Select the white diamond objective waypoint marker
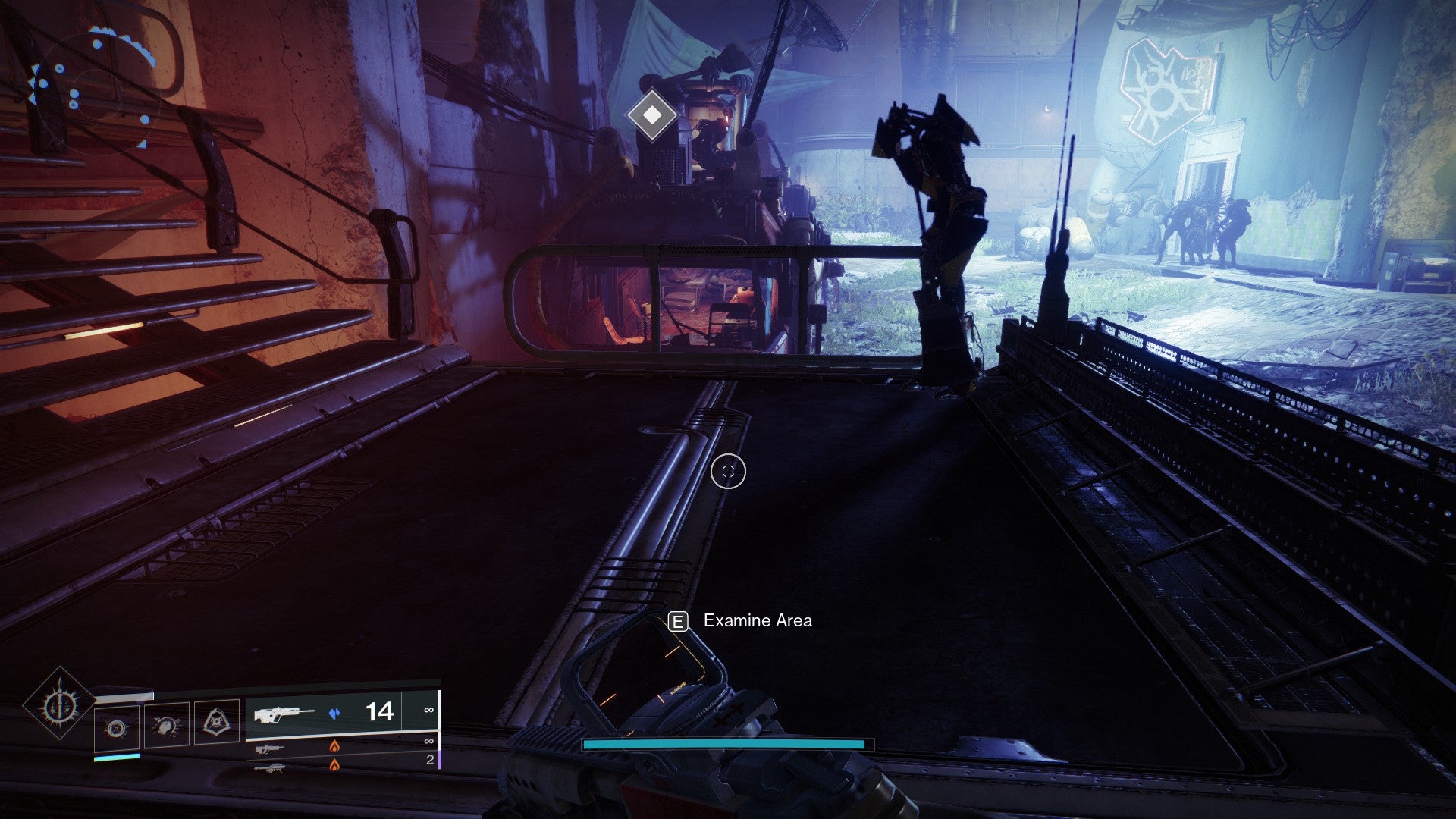This screenshot has height=819, width=1456. pyautogui.click(x=652, y=115)
